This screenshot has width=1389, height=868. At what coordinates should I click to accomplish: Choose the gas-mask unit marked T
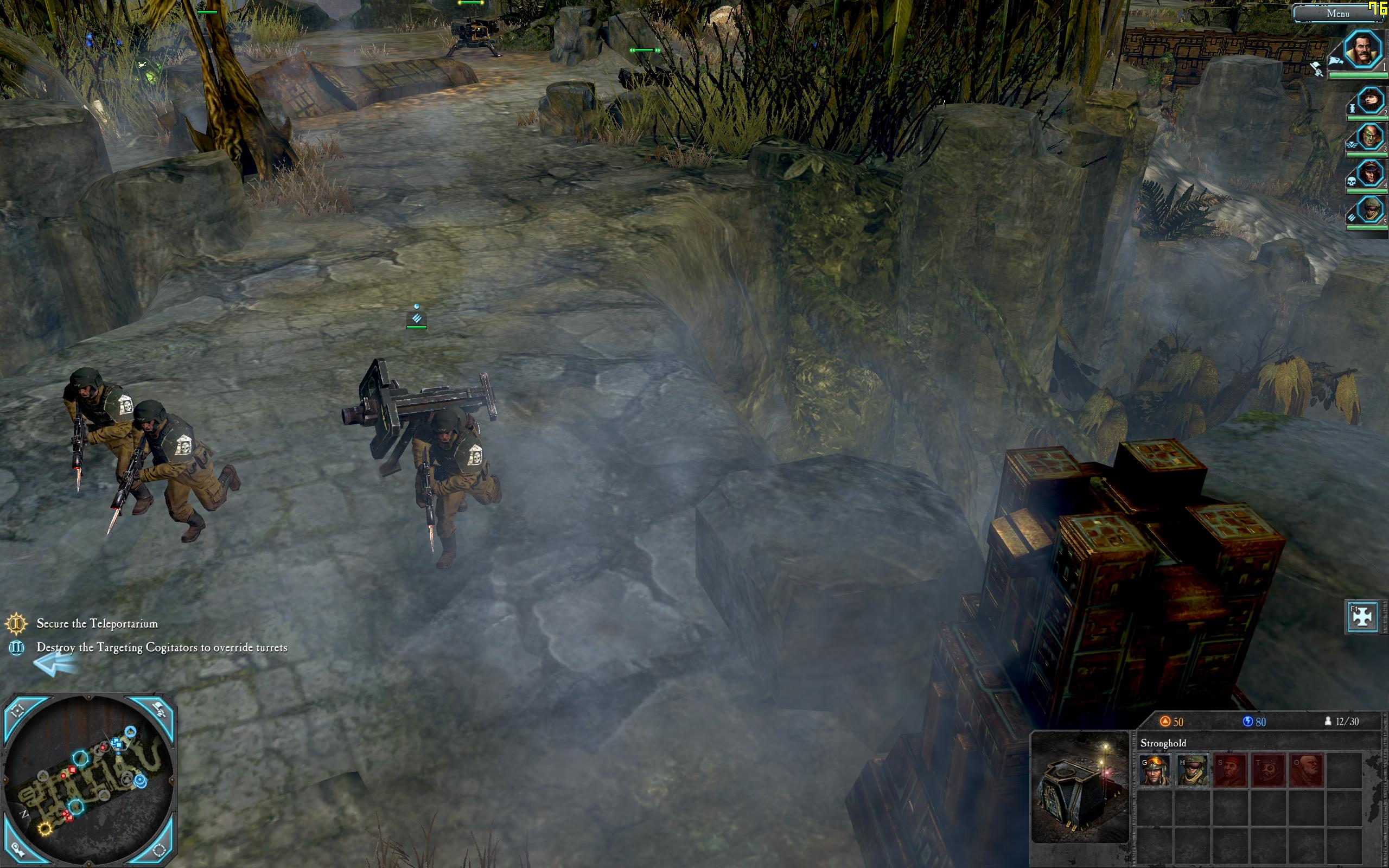[1269, 770]
